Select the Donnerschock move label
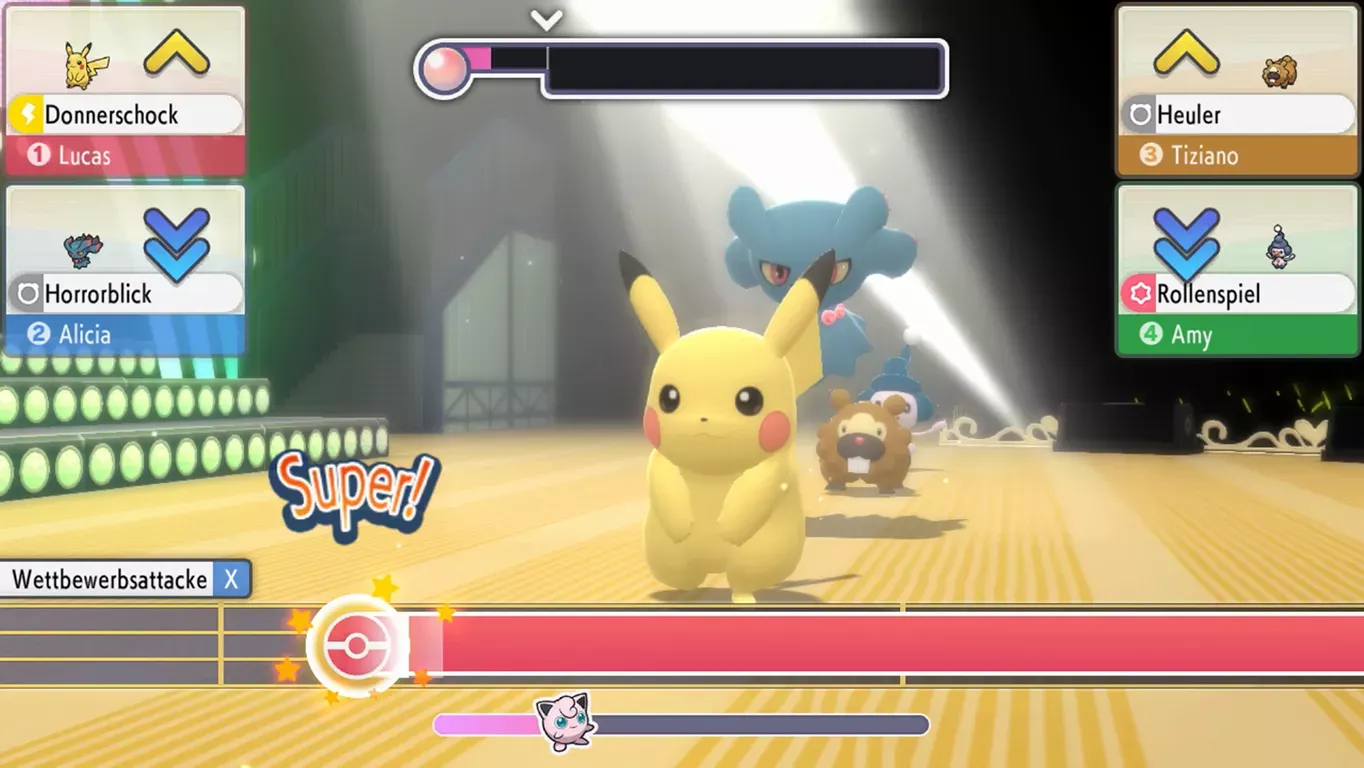 point(112,114)
